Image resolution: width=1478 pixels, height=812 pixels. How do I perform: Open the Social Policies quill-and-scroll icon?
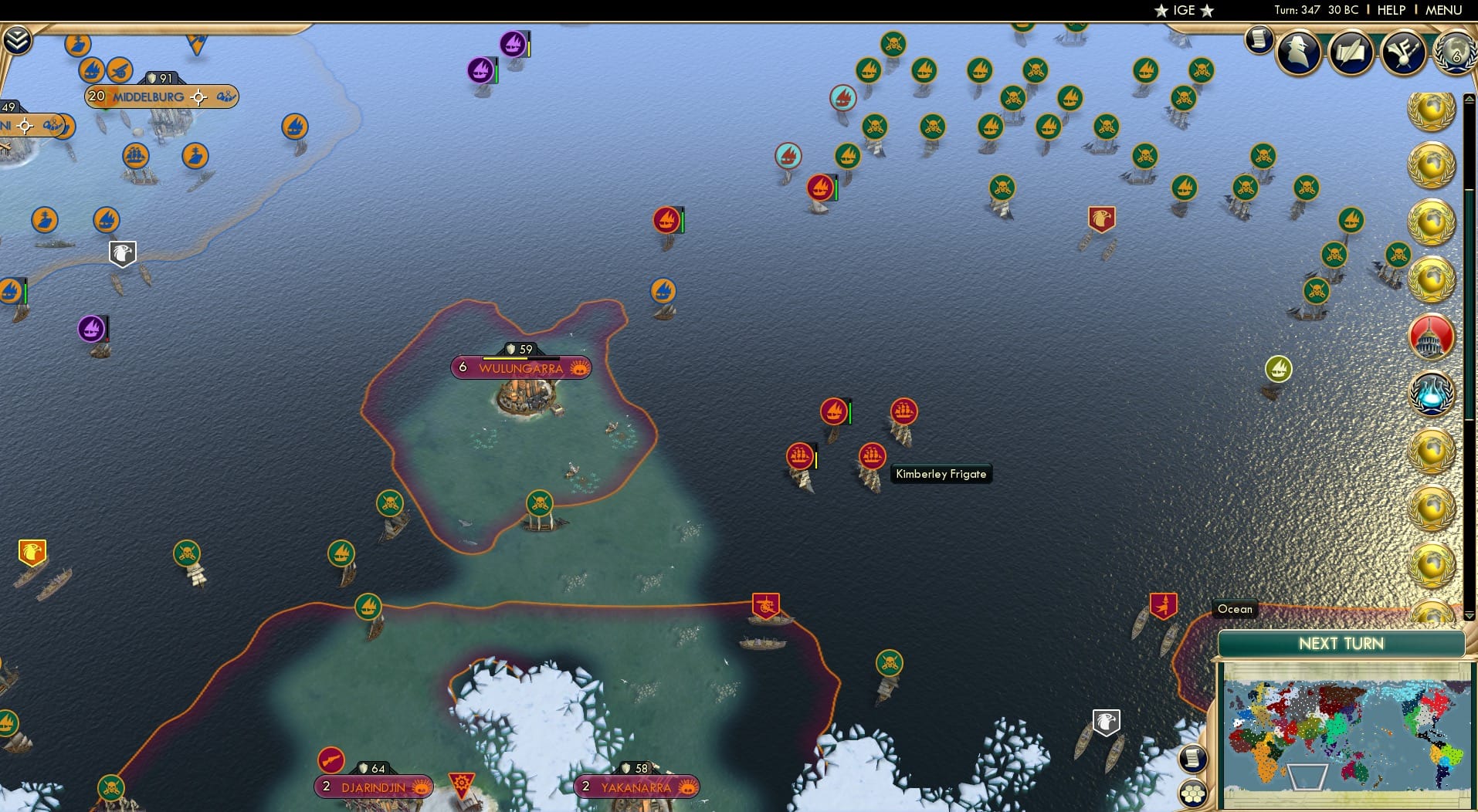[x=1352, y=52]
